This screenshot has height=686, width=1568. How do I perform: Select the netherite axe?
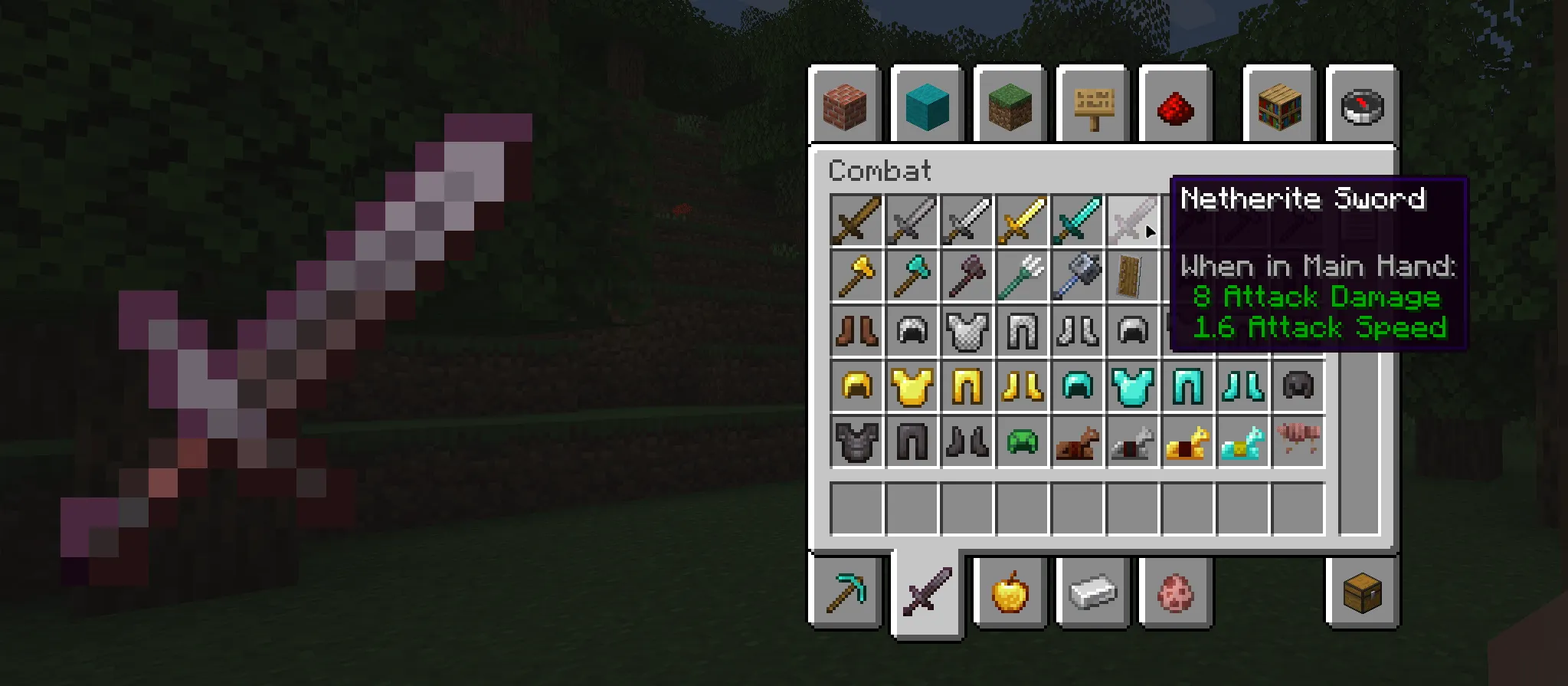[967, 276]
